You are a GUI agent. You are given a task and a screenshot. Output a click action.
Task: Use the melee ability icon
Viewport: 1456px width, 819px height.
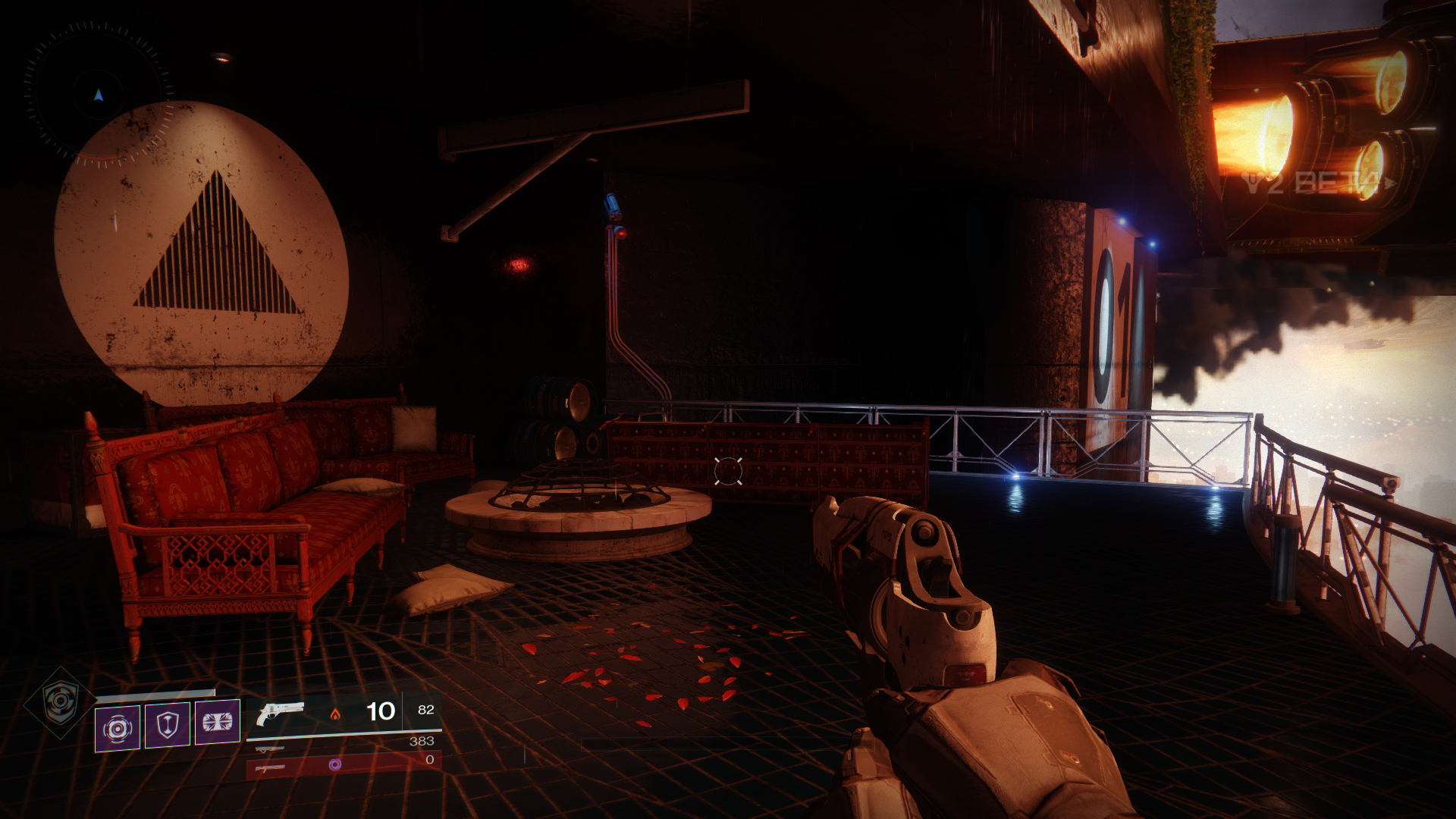click(217, 722)
